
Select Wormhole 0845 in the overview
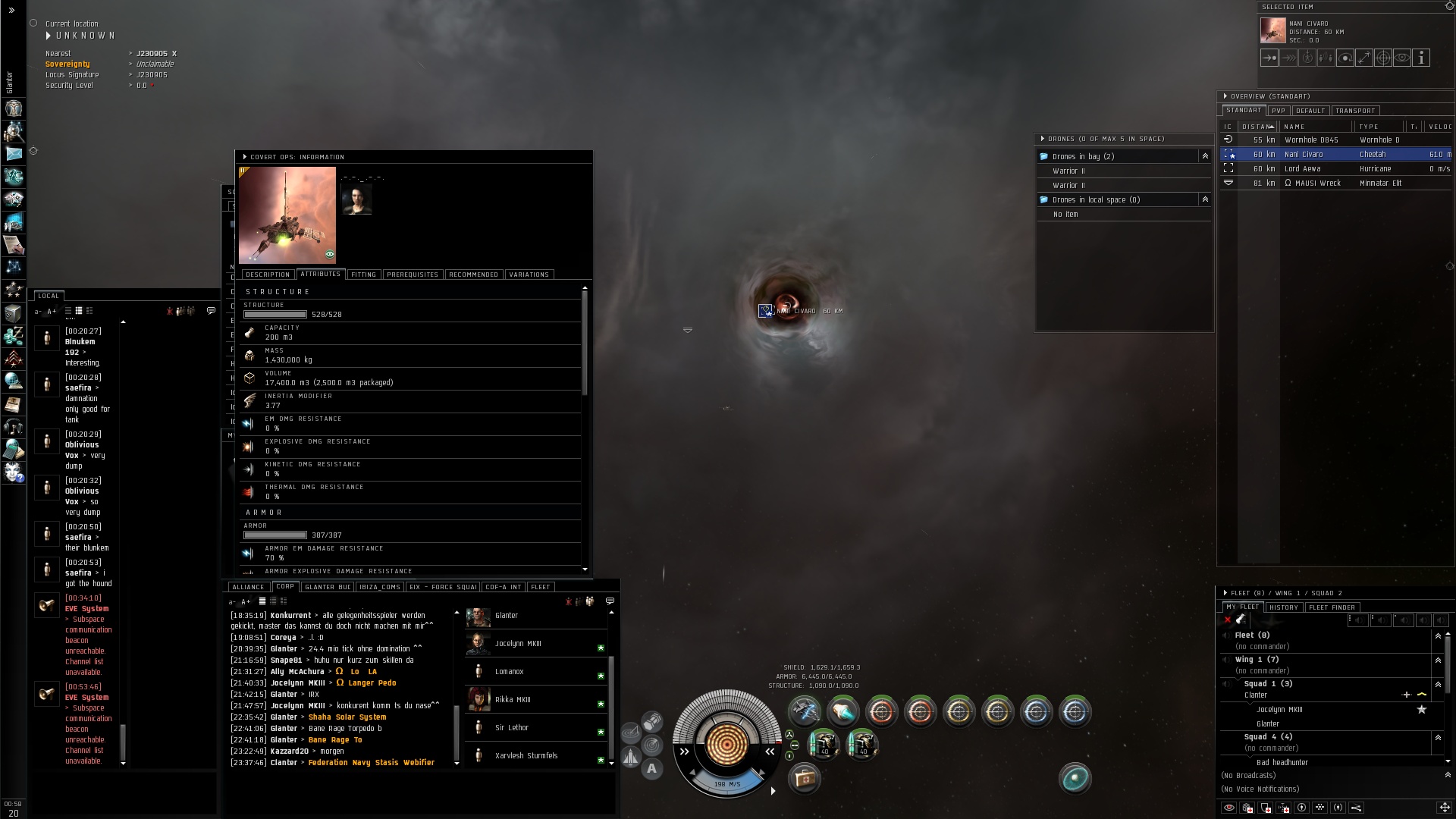pyautogui.click(x=1311, y=140)
